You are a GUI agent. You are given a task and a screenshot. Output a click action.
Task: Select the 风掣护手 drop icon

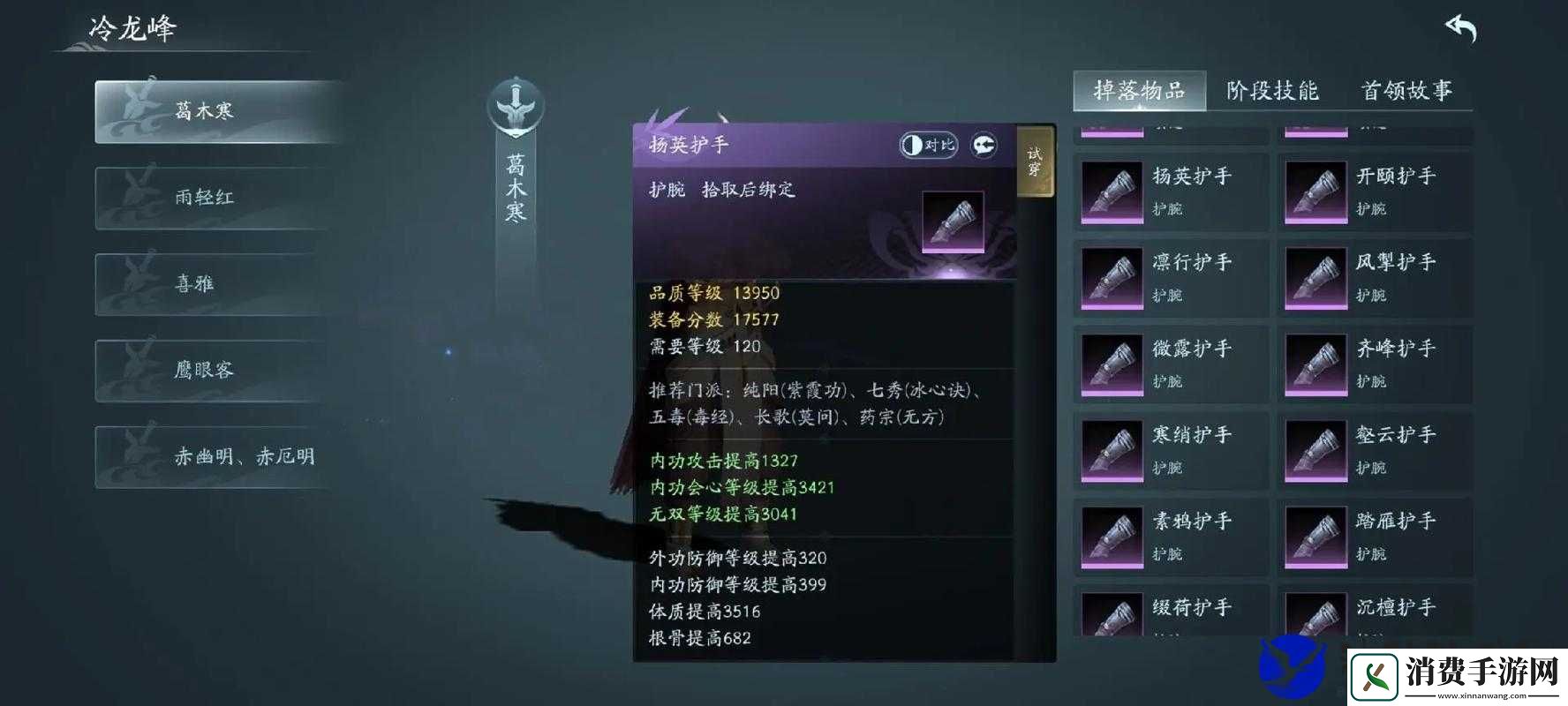pos(1316,278)
